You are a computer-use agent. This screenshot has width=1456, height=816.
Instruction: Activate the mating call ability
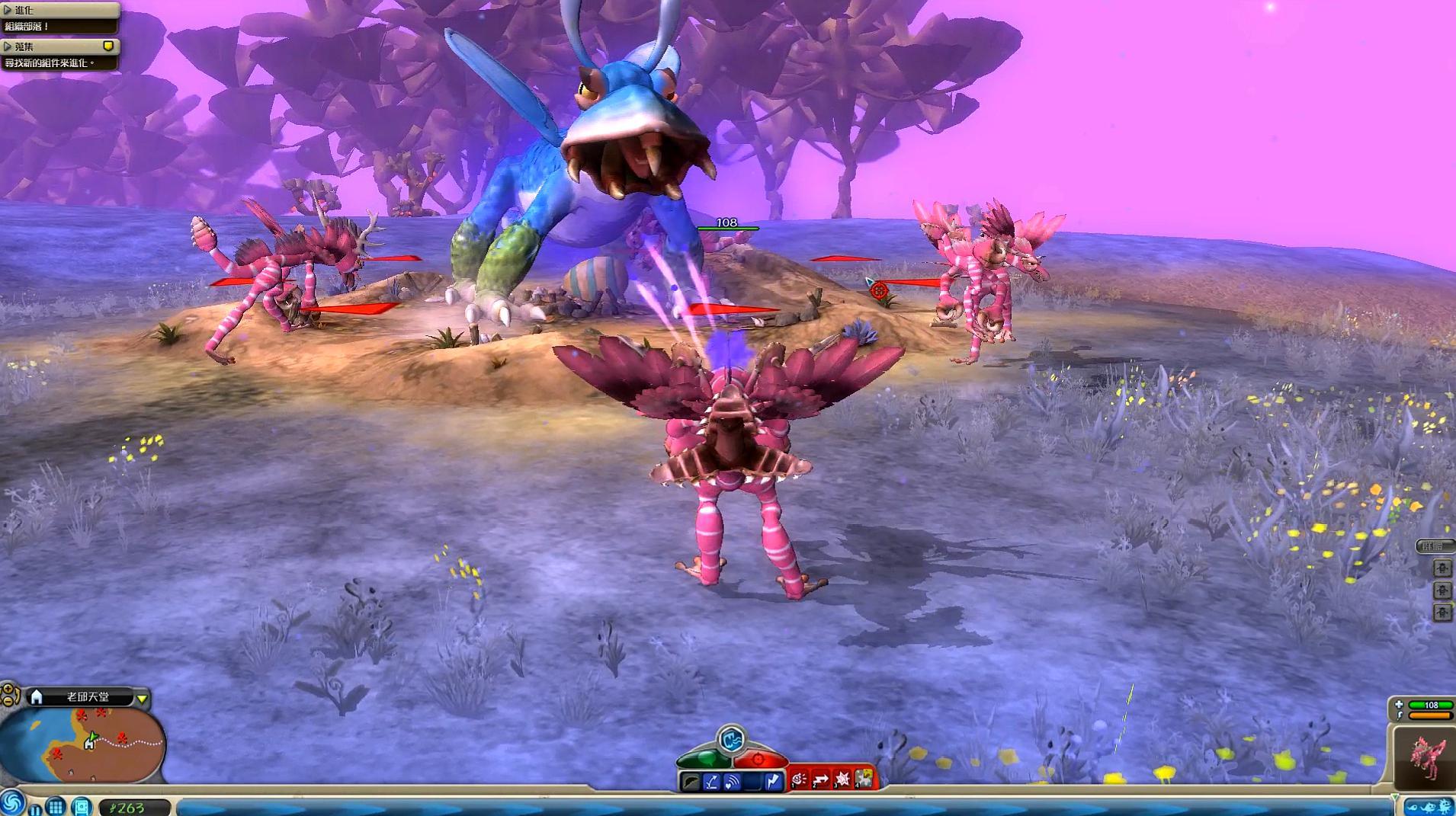732,781
